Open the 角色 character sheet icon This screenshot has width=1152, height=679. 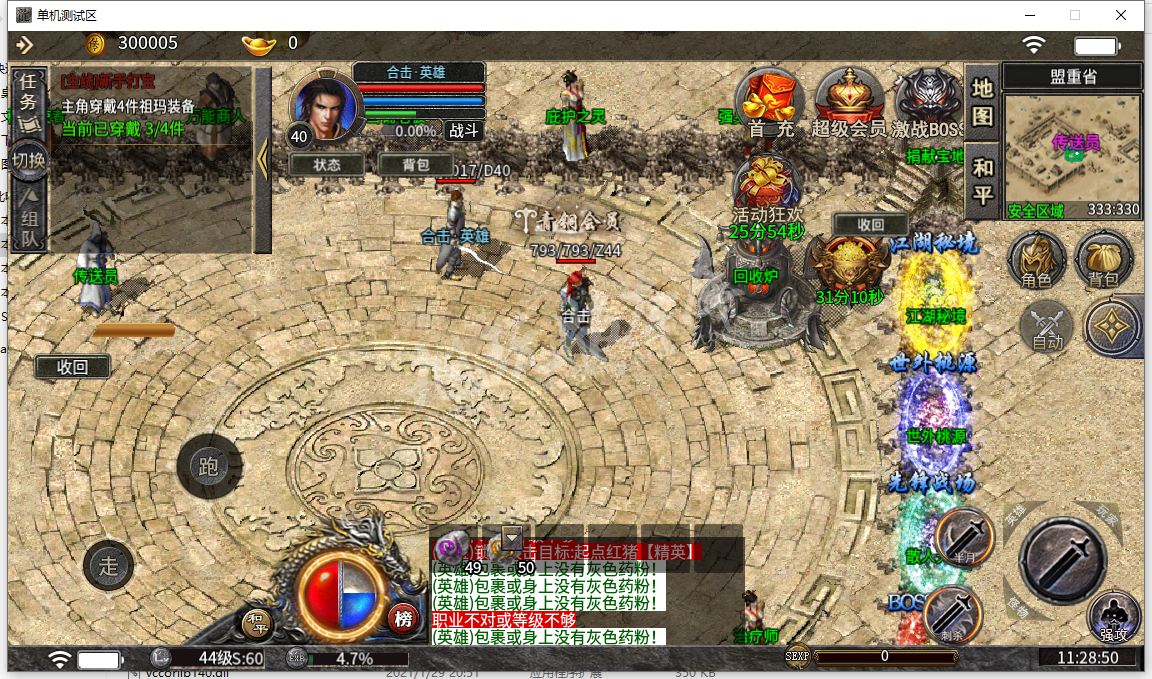point(1036,260)
